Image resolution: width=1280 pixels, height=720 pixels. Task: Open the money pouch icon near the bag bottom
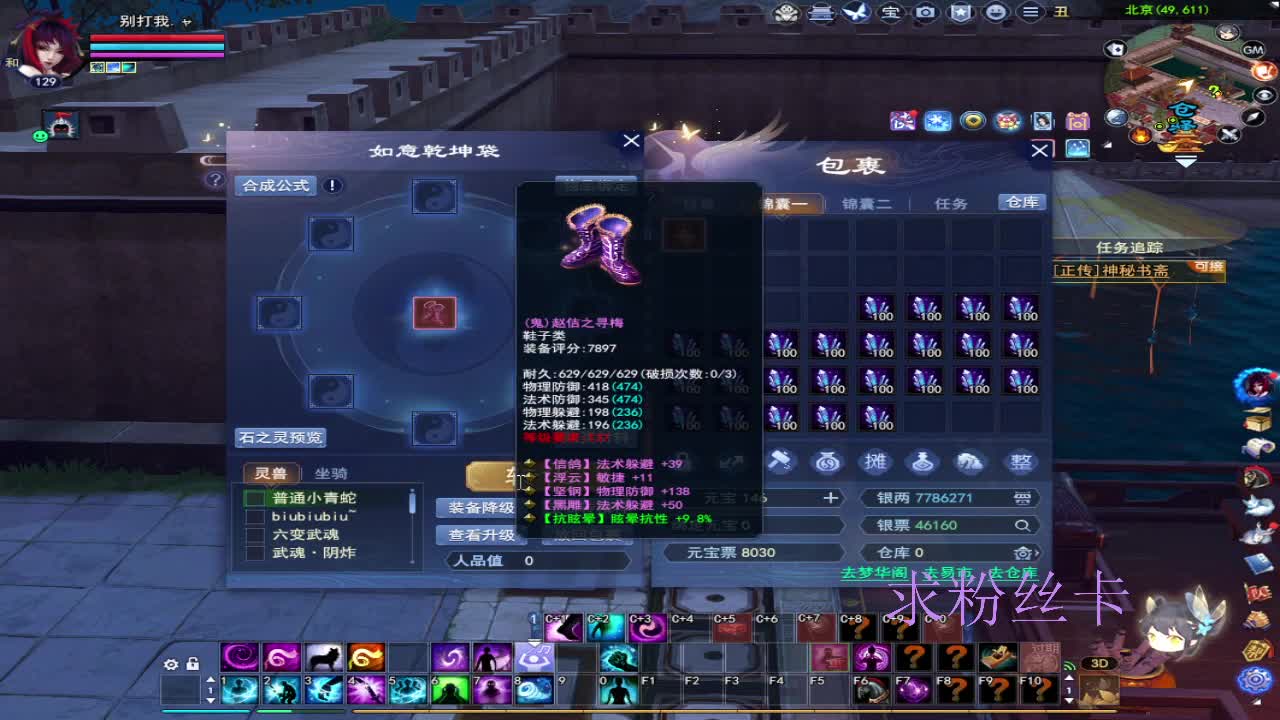pos(826,460)
